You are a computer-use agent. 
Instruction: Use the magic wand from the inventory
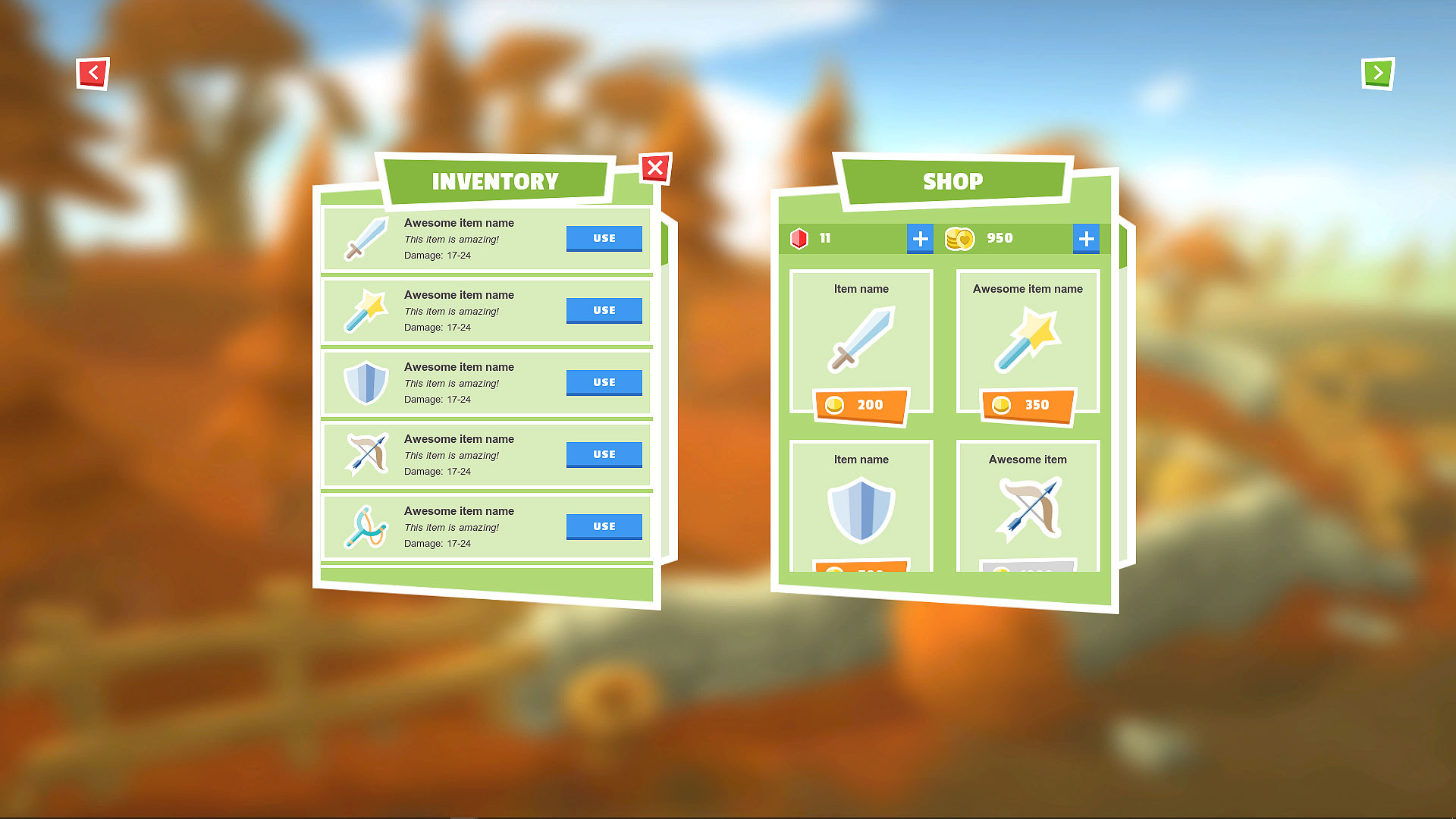[x=604, y=310]
